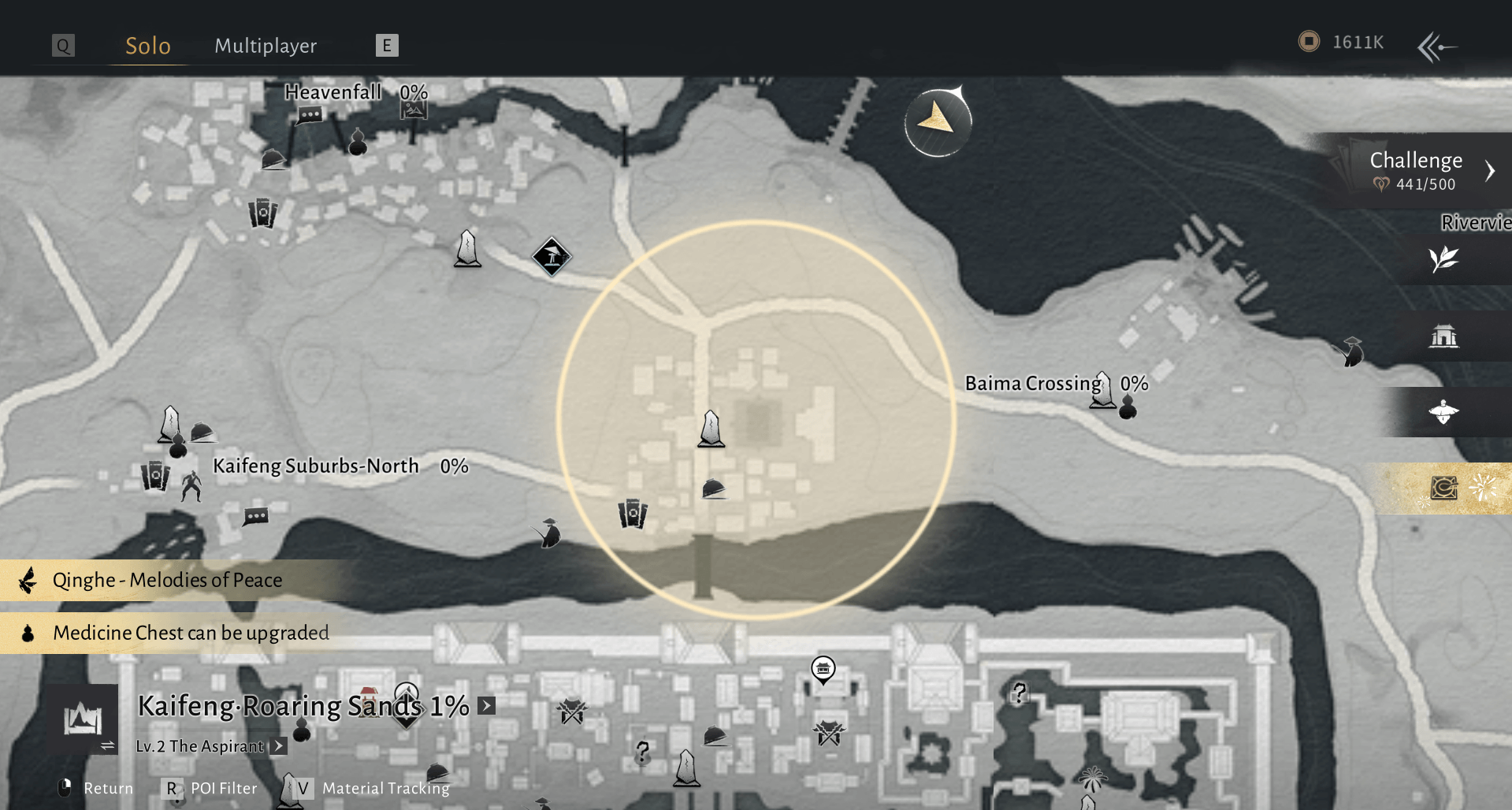
Task: Open the highlighted gold scroll side tab
Action: click(x=1445, y=489)
